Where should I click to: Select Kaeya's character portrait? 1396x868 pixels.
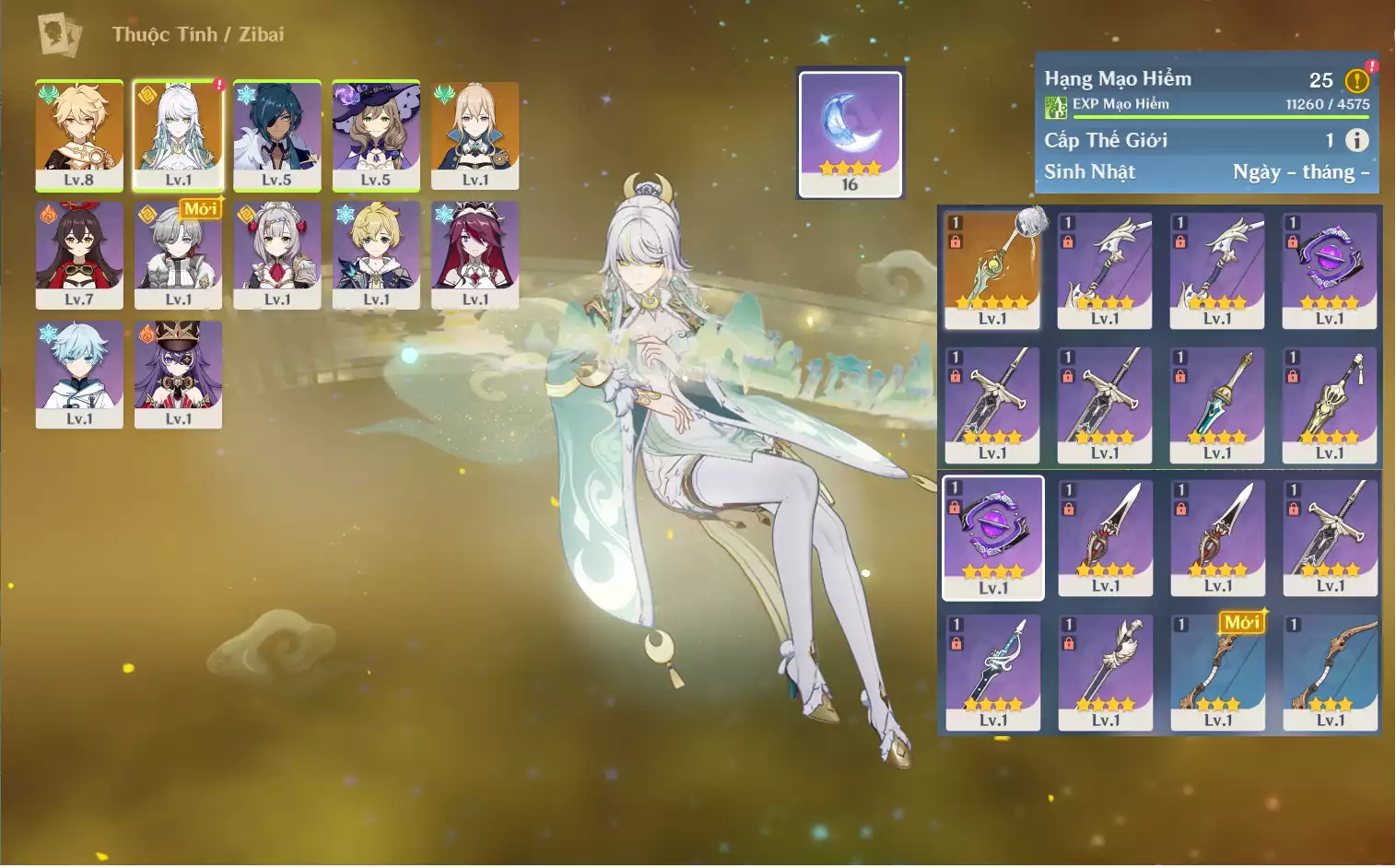[276, 135]
